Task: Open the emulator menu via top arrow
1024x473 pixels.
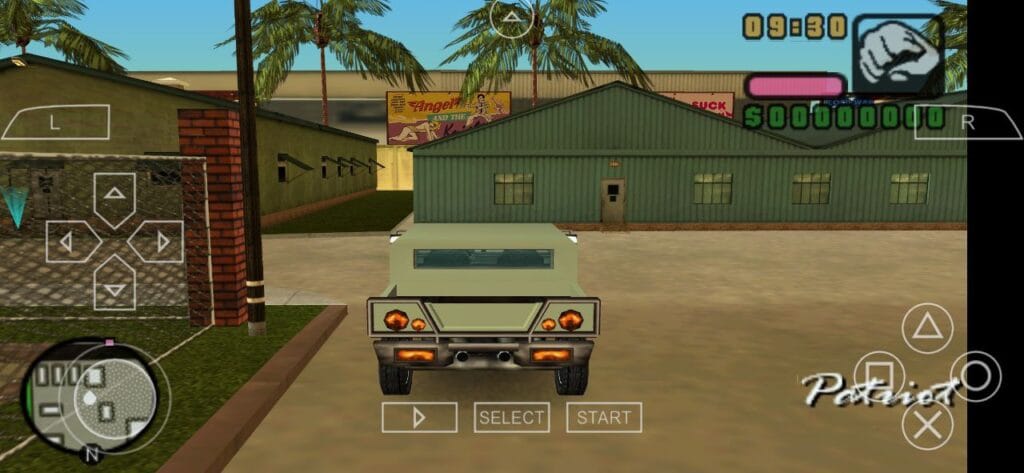Action: coord(512,18)
